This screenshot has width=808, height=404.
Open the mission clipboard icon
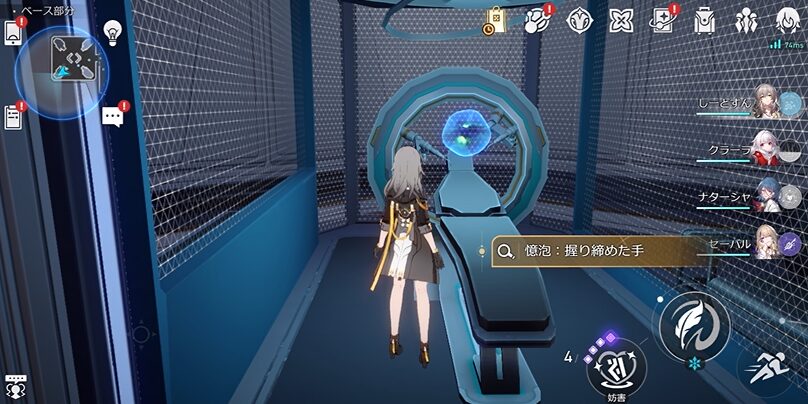tap(14, 117)
